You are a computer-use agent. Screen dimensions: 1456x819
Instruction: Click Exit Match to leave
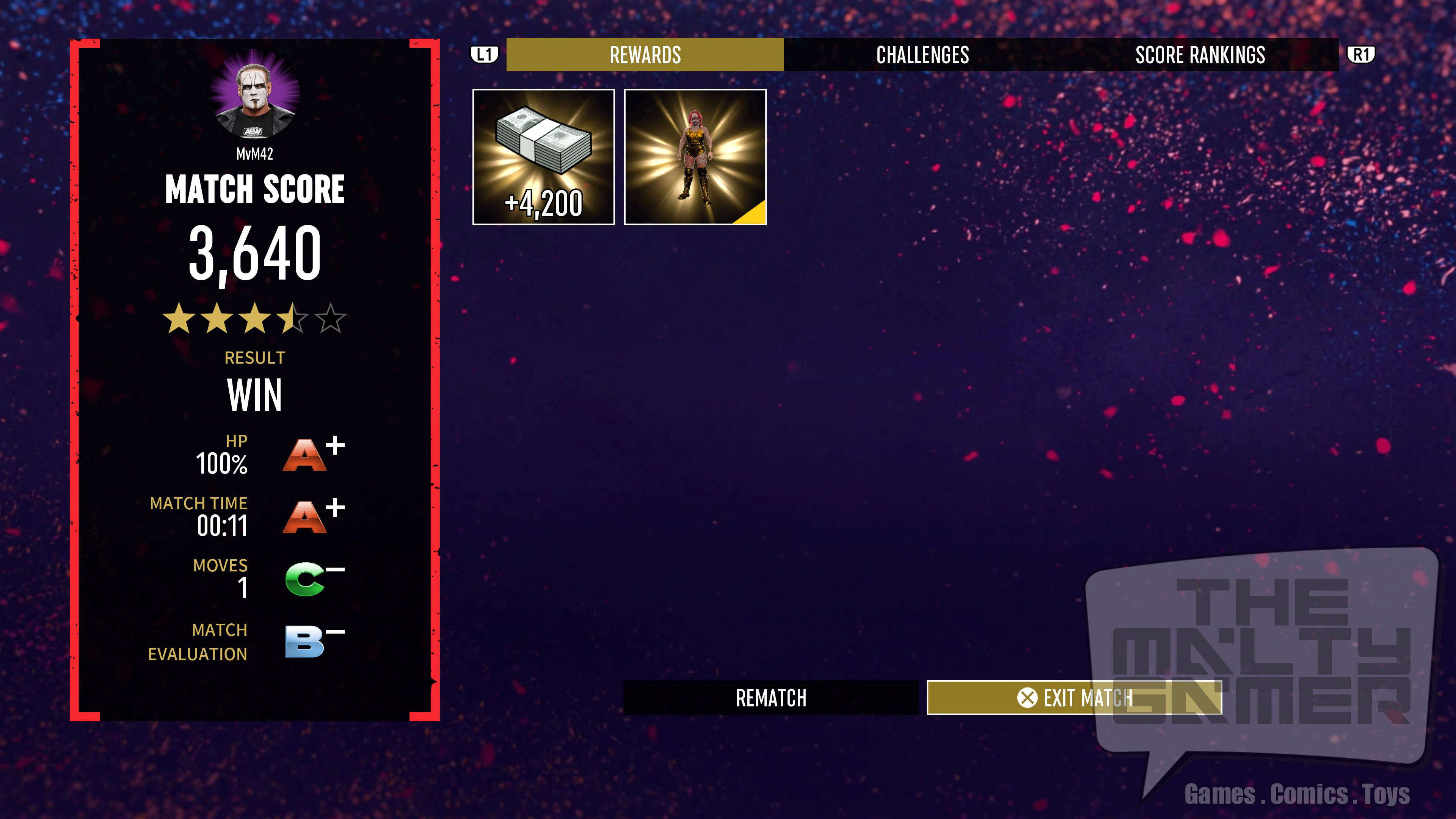pyautogui.click(x=1074, y=698)
